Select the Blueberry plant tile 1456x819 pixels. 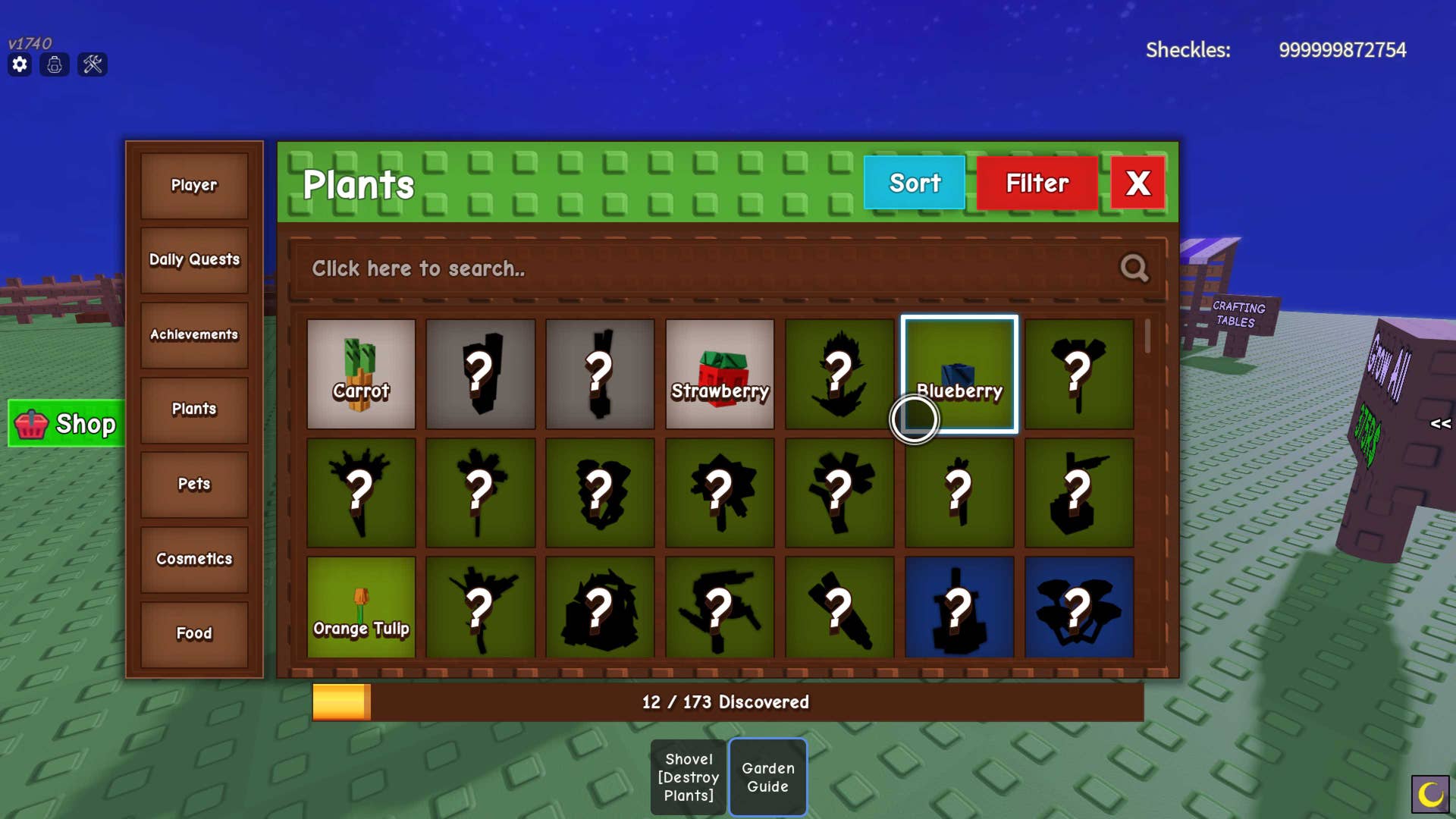click(959, 374)
